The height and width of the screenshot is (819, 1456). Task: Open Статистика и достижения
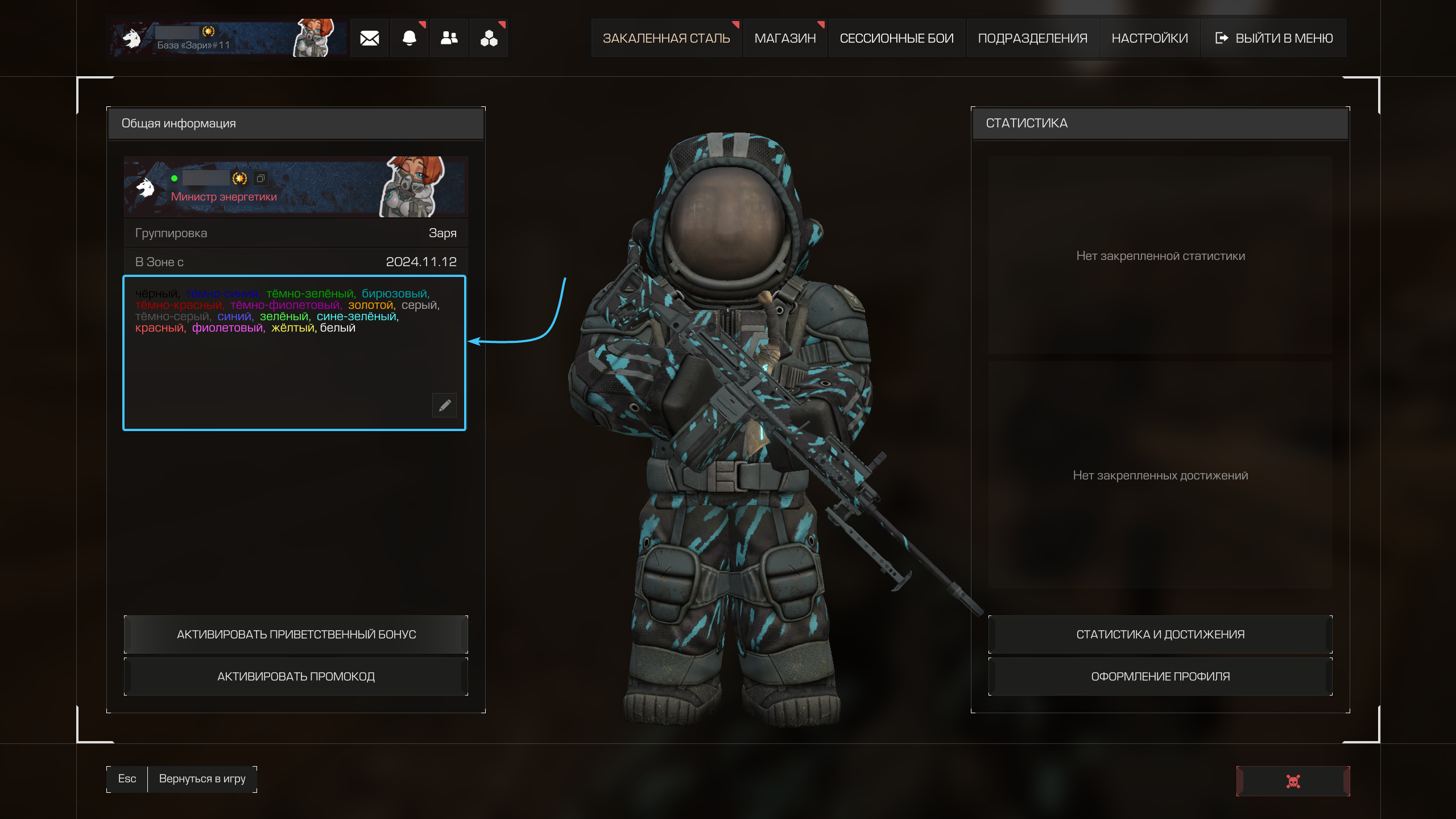(1160, 634)
